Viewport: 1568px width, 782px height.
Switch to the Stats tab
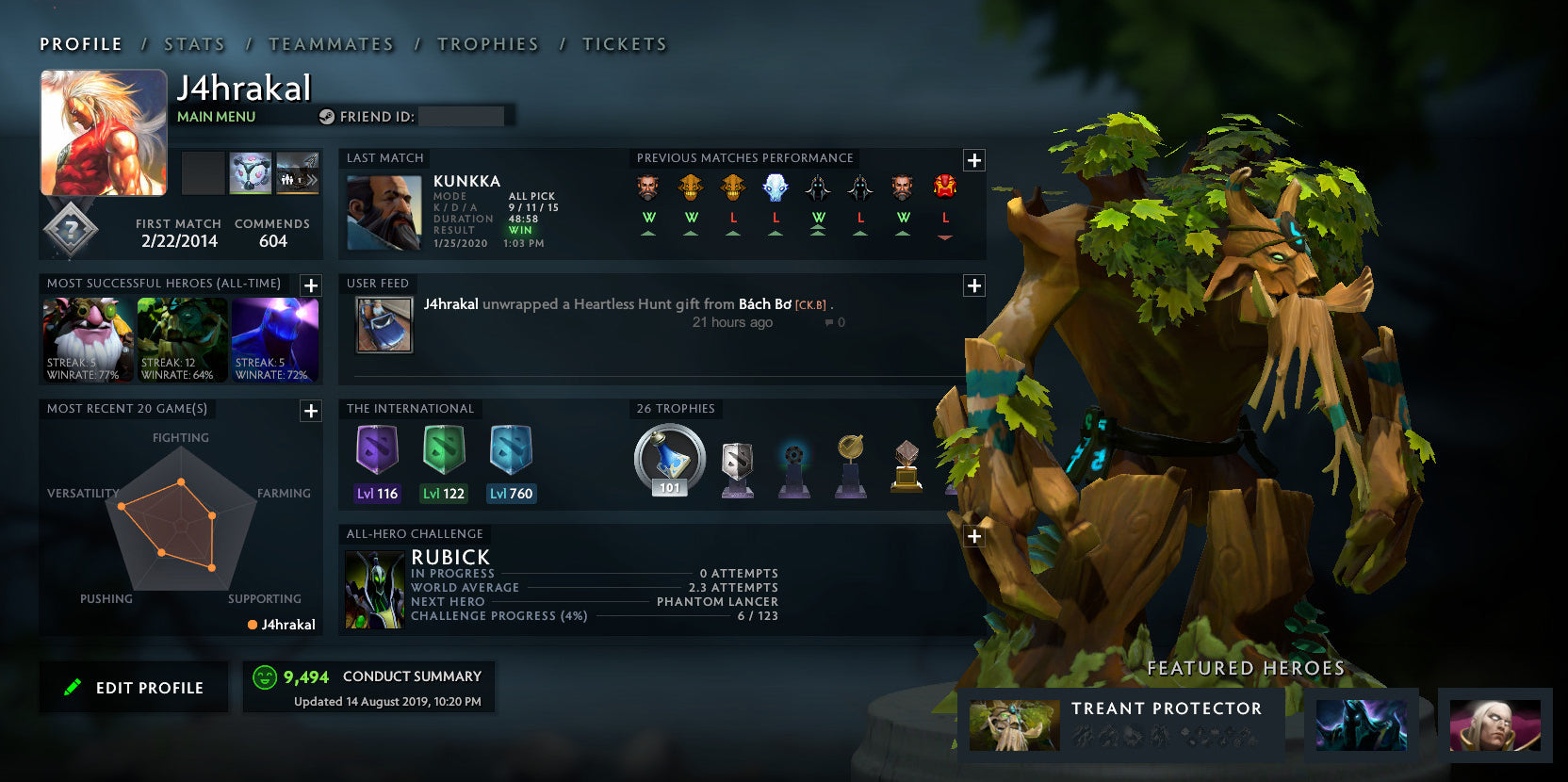[x=193, y=43]
